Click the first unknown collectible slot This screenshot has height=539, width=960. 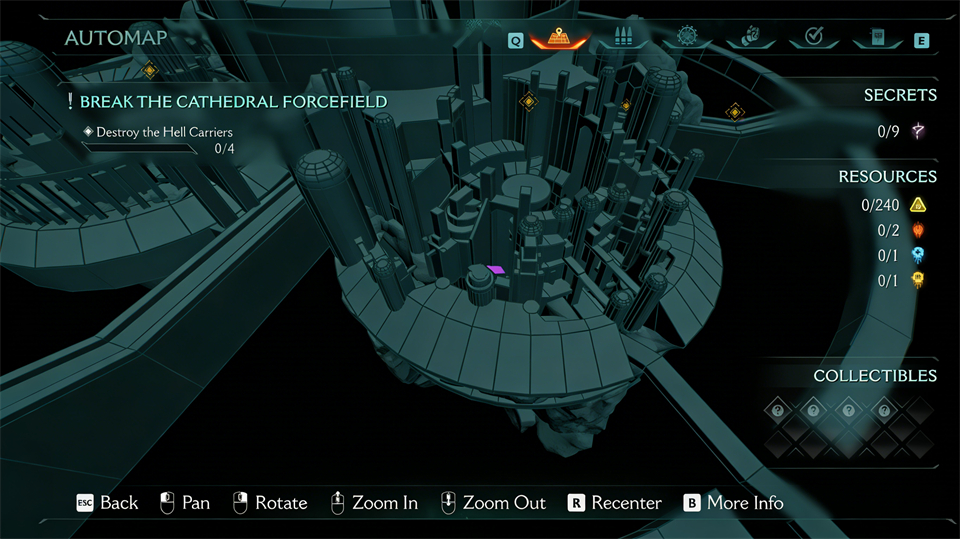776,410
